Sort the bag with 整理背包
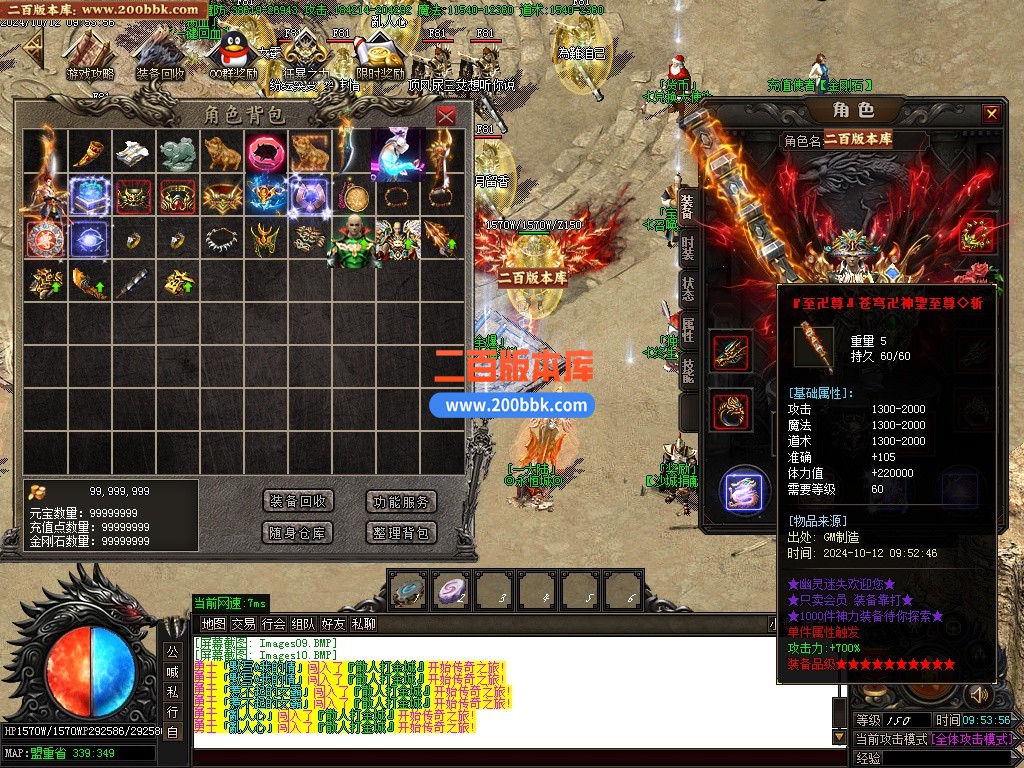 coord(400,532)
